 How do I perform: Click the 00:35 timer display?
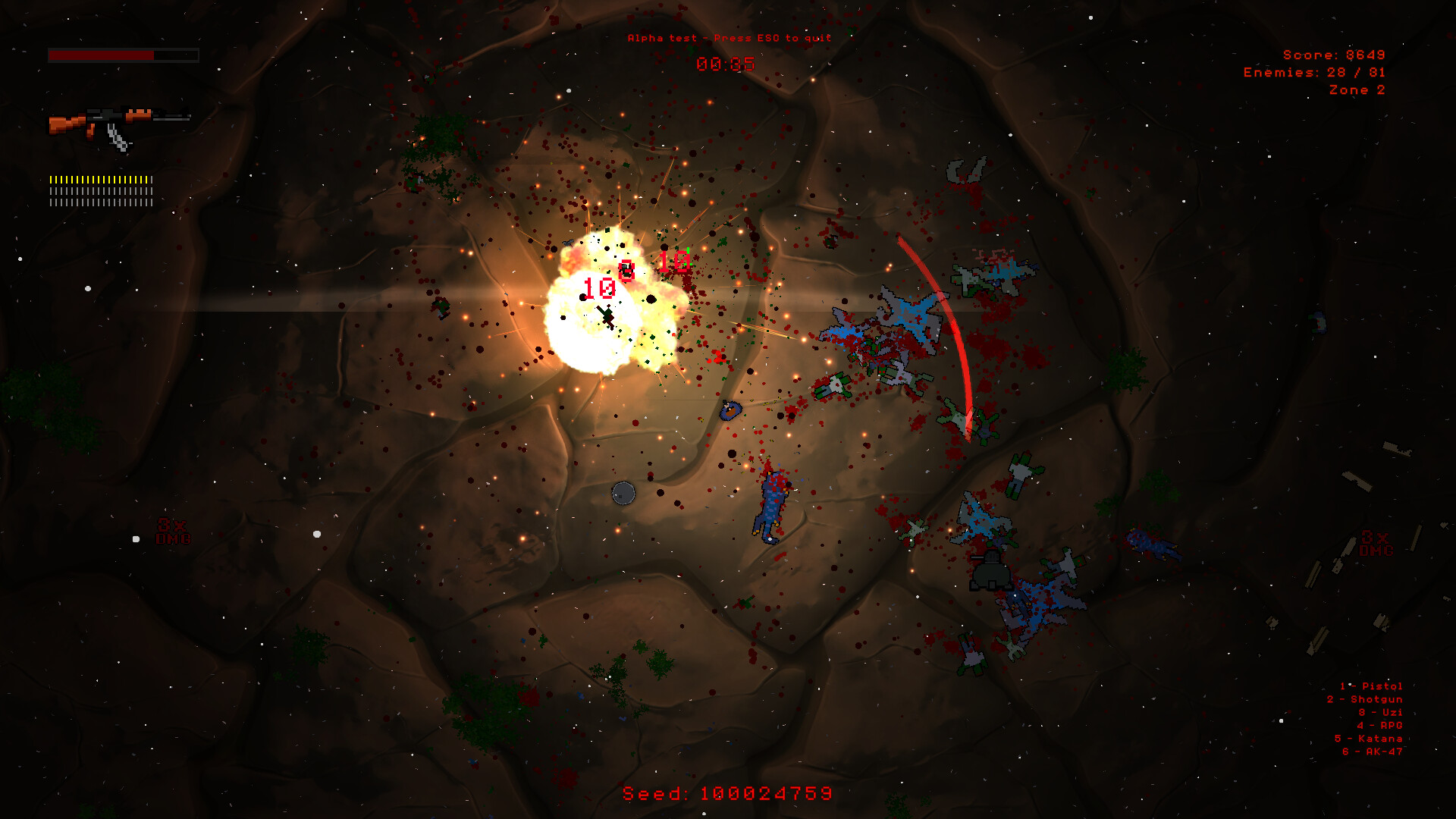[726, 64]
